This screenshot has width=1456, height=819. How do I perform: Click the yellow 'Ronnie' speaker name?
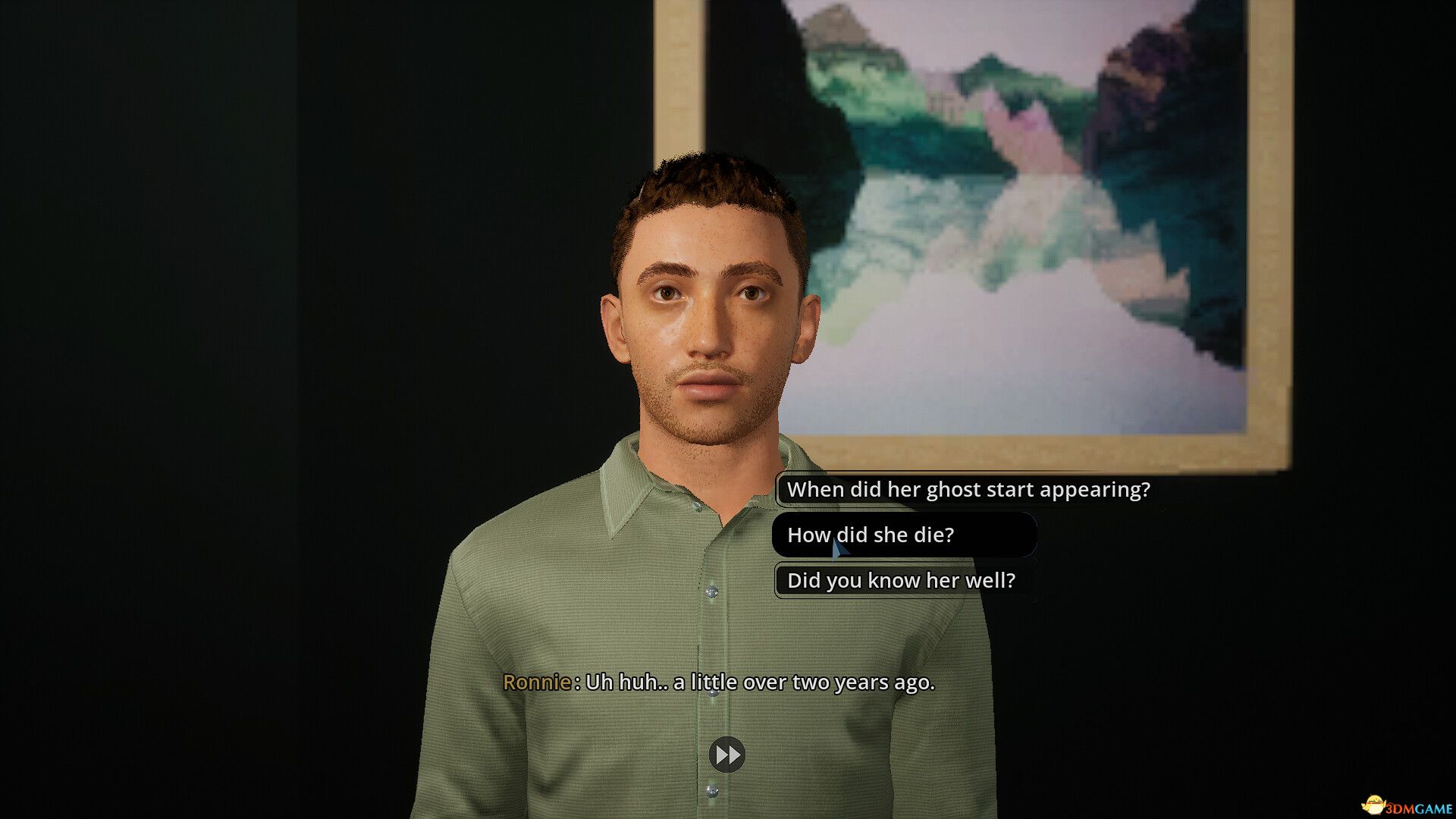click(x=538, y=682)
